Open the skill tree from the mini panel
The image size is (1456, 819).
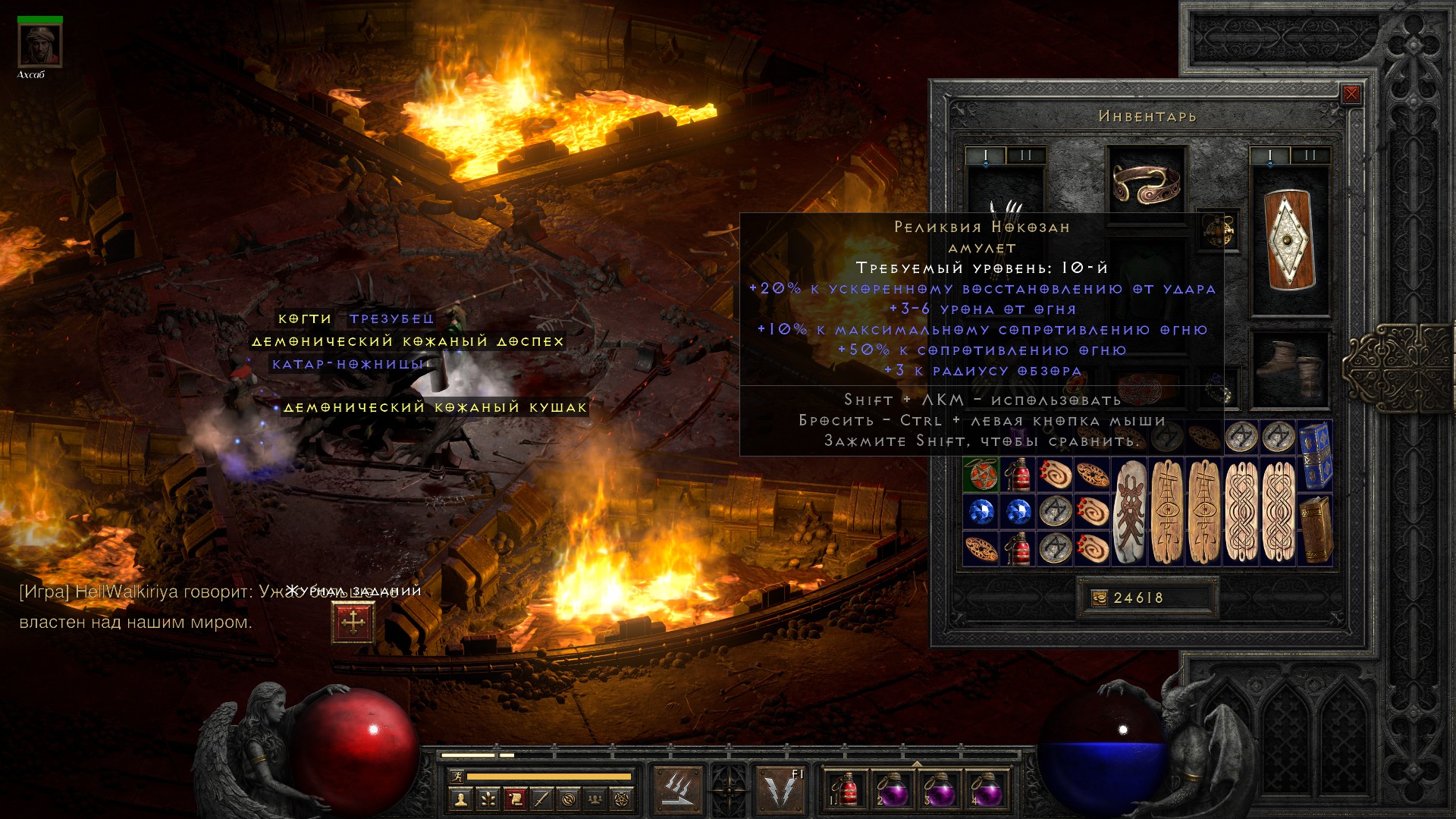[x=487, y=799]
